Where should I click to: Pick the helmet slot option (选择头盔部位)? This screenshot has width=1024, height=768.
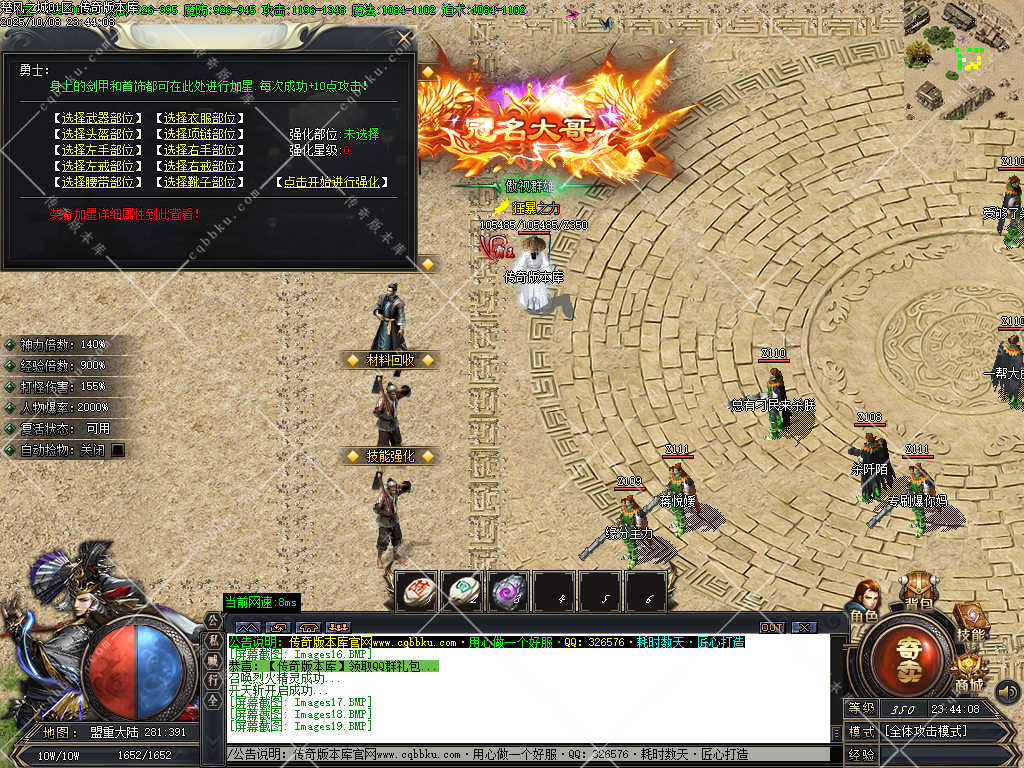97,134
